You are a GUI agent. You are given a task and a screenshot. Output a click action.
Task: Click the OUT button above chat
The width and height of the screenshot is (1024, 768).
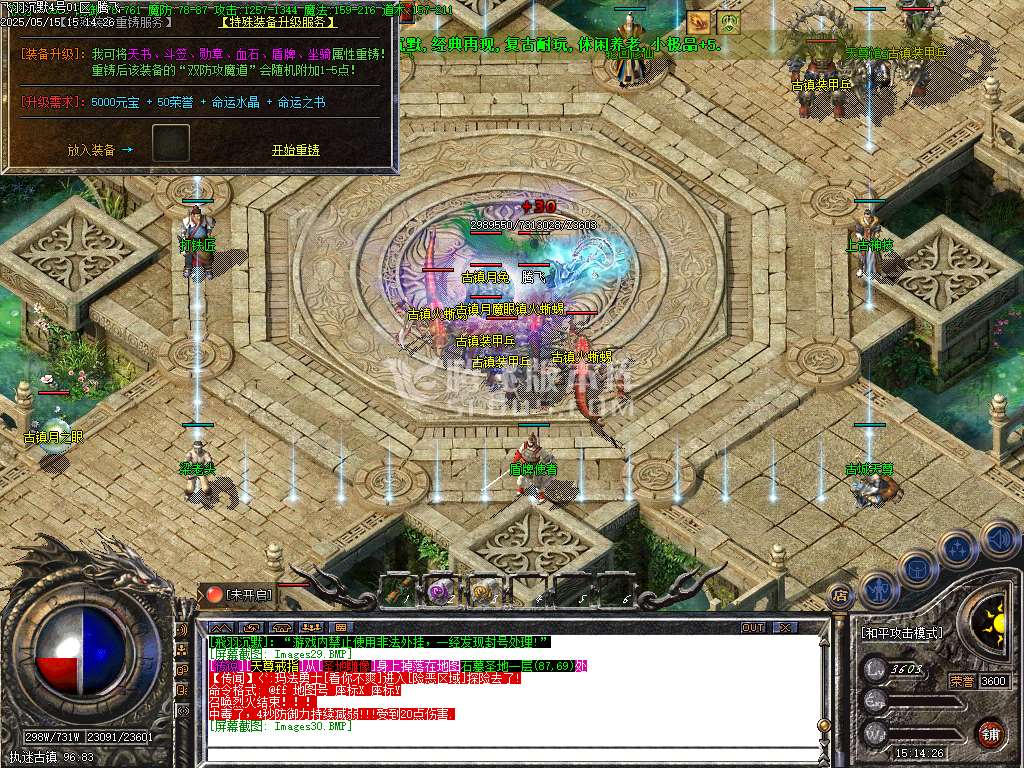point(752,627)
